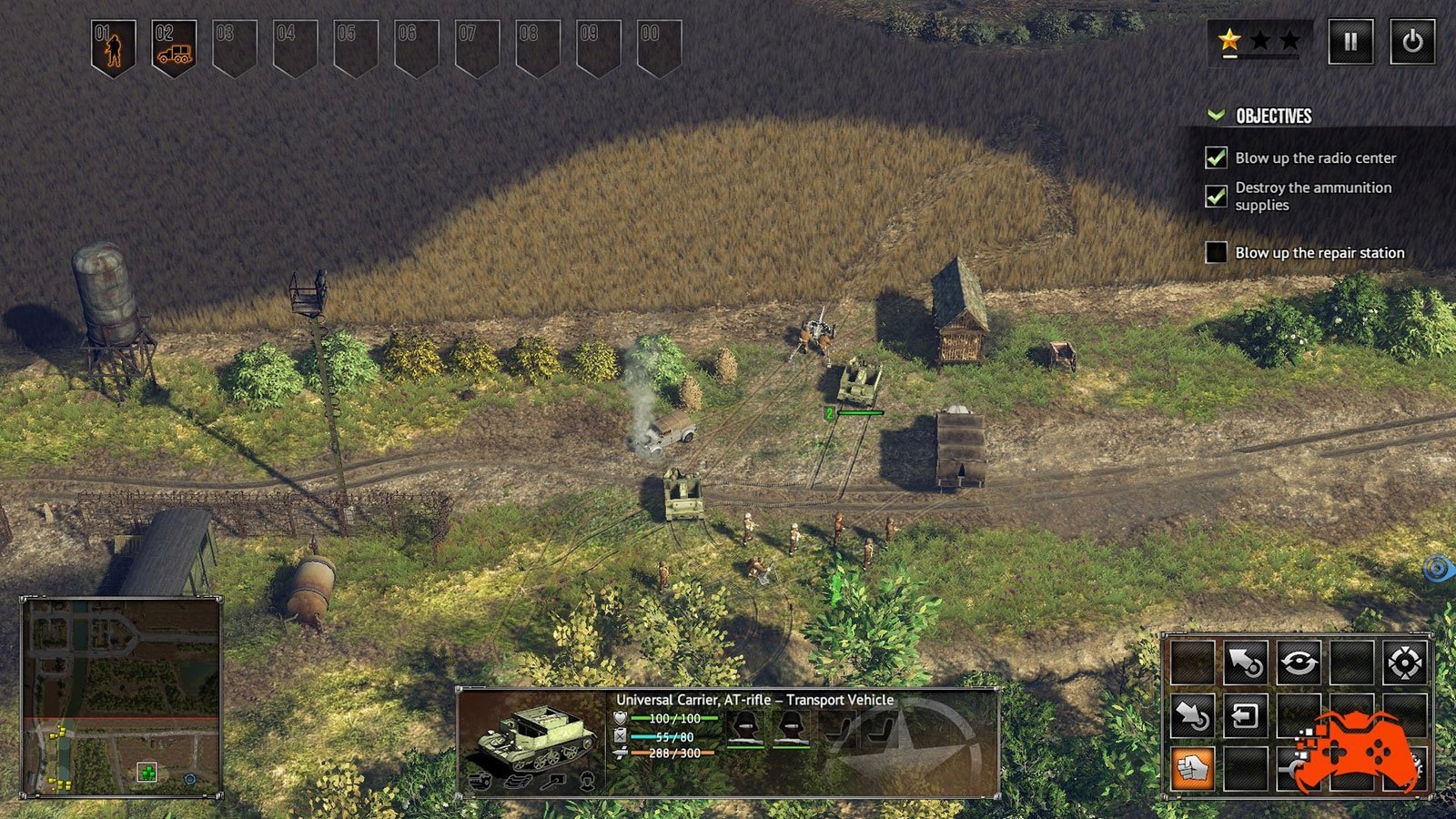Image resolution: width=1456 pixels, height=819 pixels.
Task: Click the Universal Carrier vehicle portrait
Action: [532, 737]
